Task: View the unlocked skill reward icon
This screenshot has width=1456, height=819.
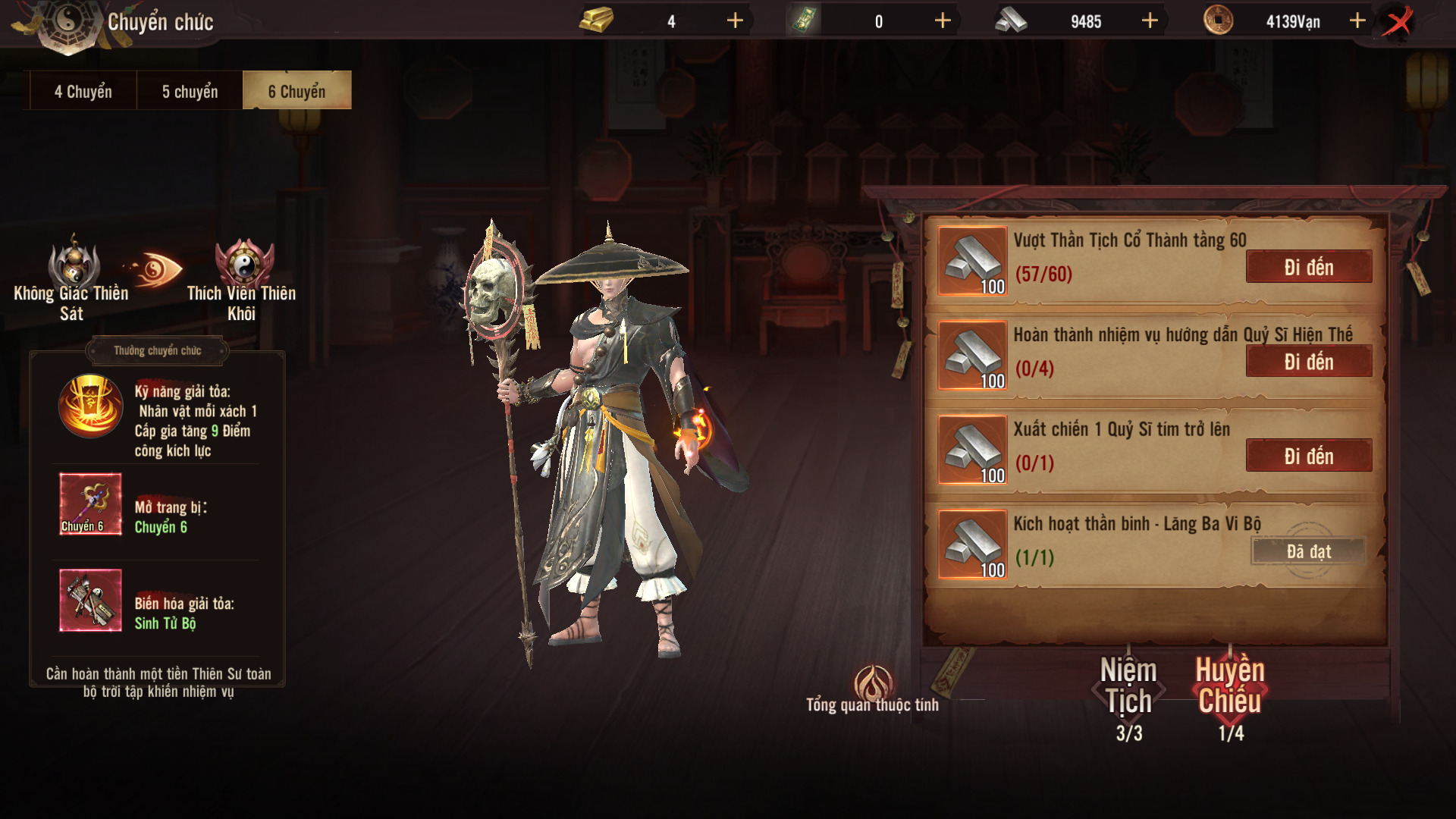Action: (x=90, y=406)
